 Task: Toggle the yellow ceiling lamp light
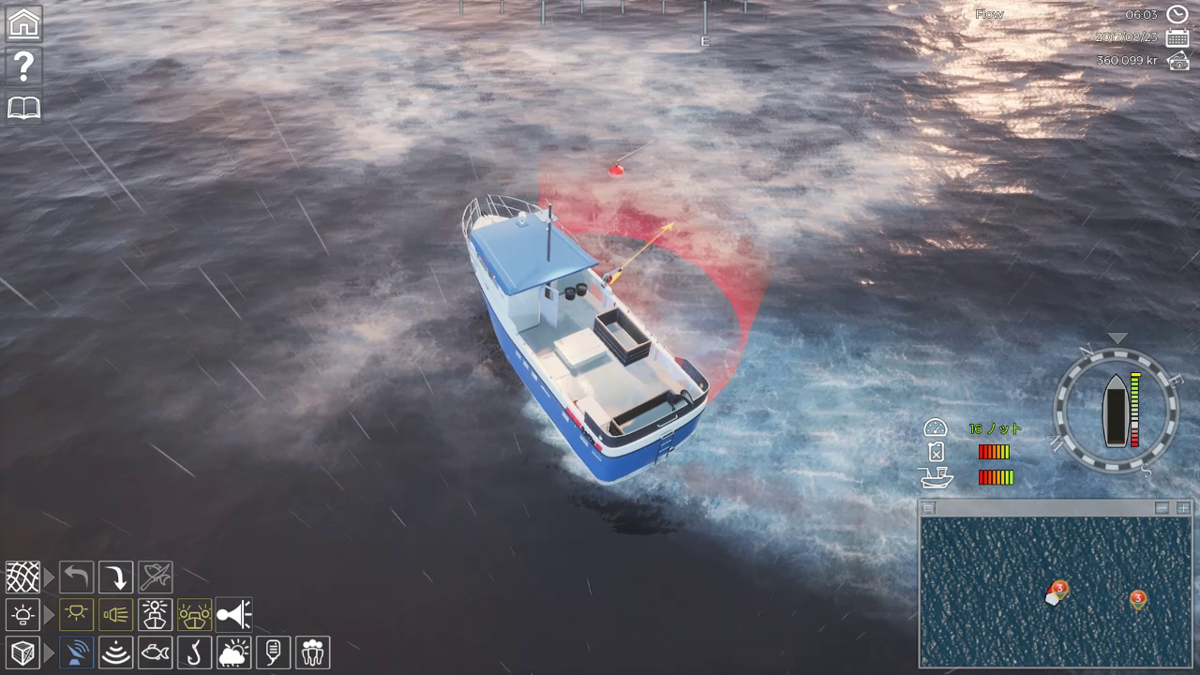coord(76,614)
